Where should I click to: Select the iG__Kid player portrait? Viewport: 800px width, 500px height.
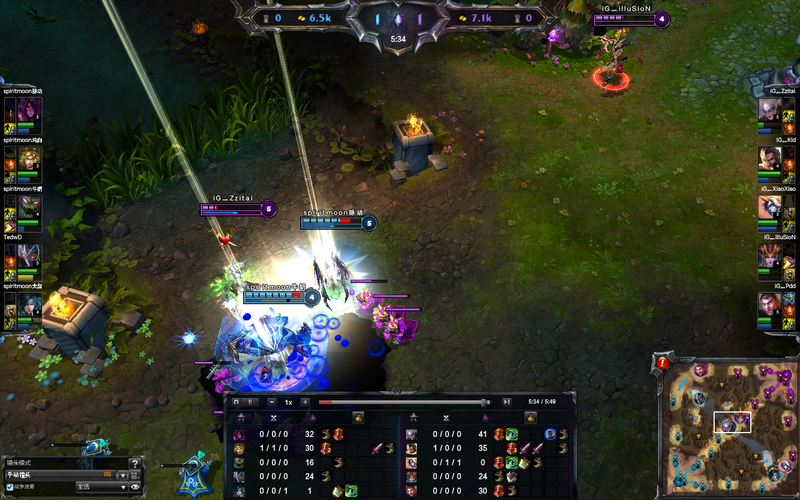click(x=770, y=159)
